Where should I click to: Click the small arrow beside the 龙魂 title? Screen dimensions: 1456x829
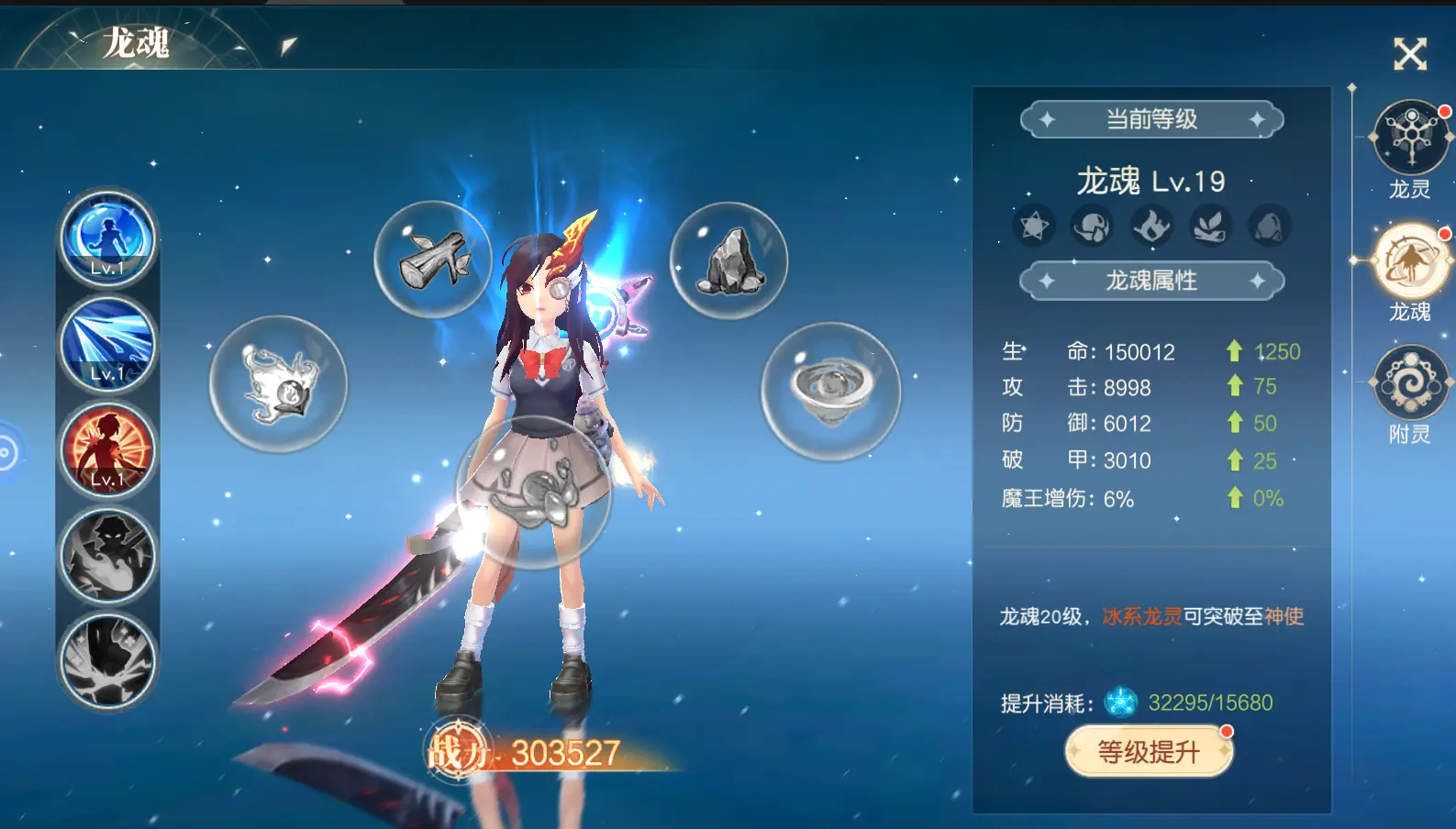[x=288, y=46]
